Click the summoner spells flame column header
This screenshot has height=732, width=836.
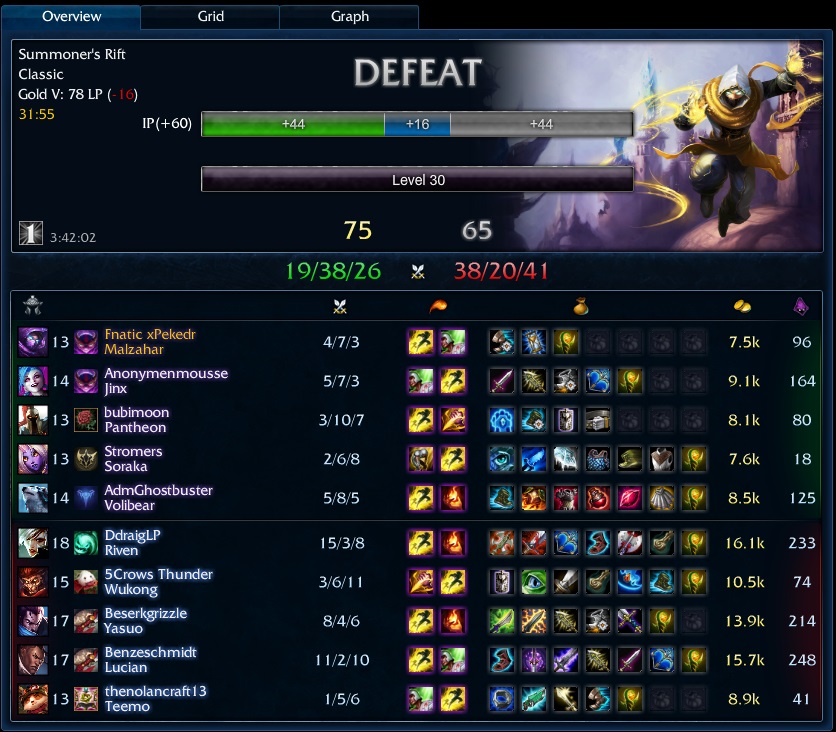click(437, 307)
